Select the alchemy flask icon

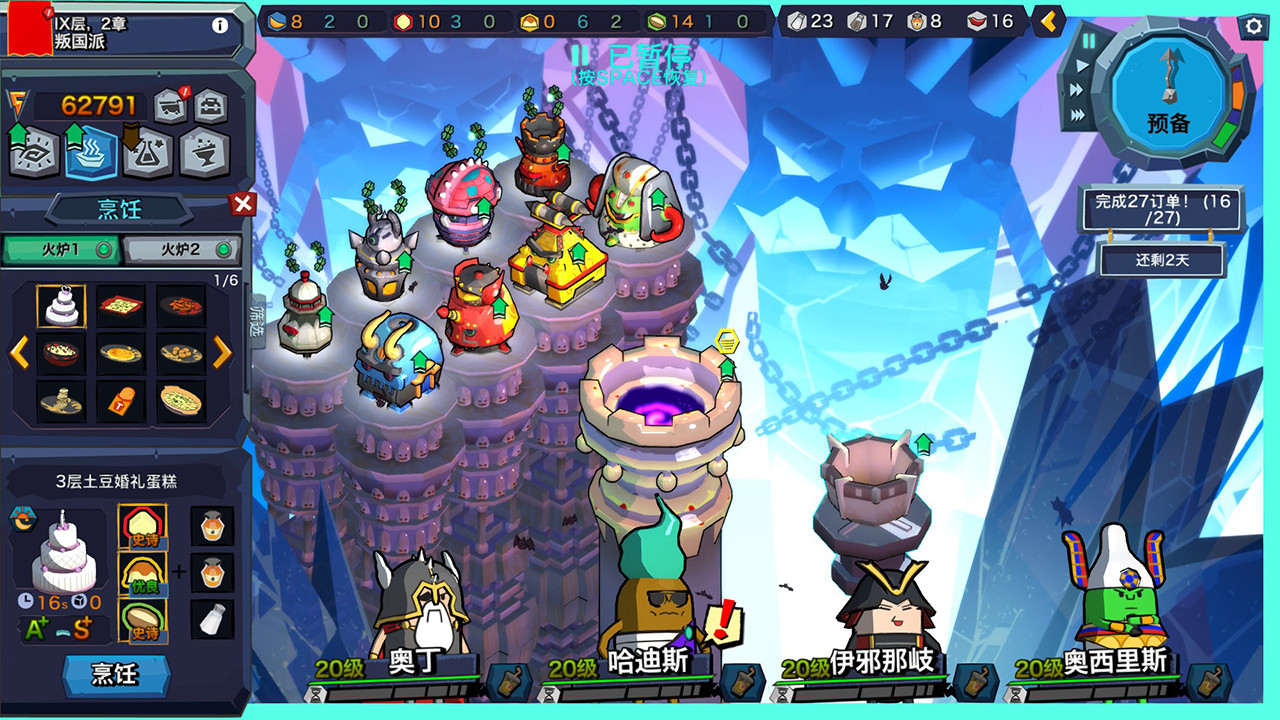click(x=148, y=152)
